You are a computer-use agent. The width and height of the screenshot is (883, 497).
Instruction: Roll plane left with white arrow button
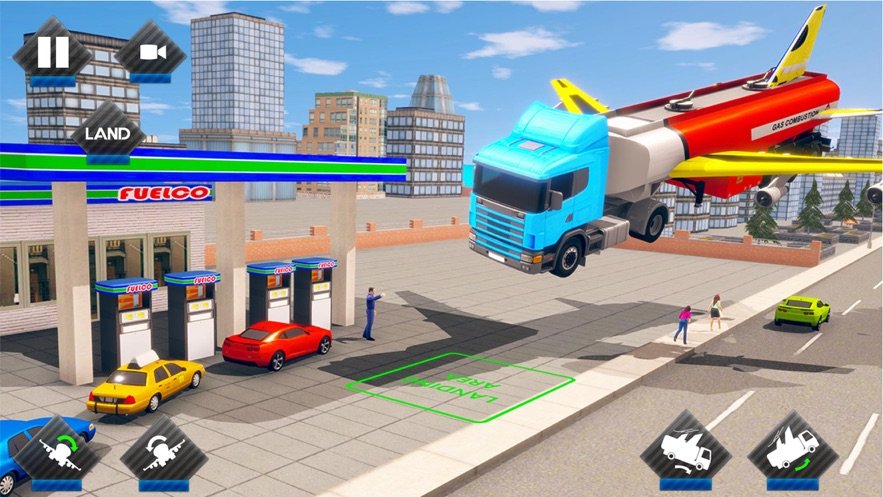click(163, 453)
